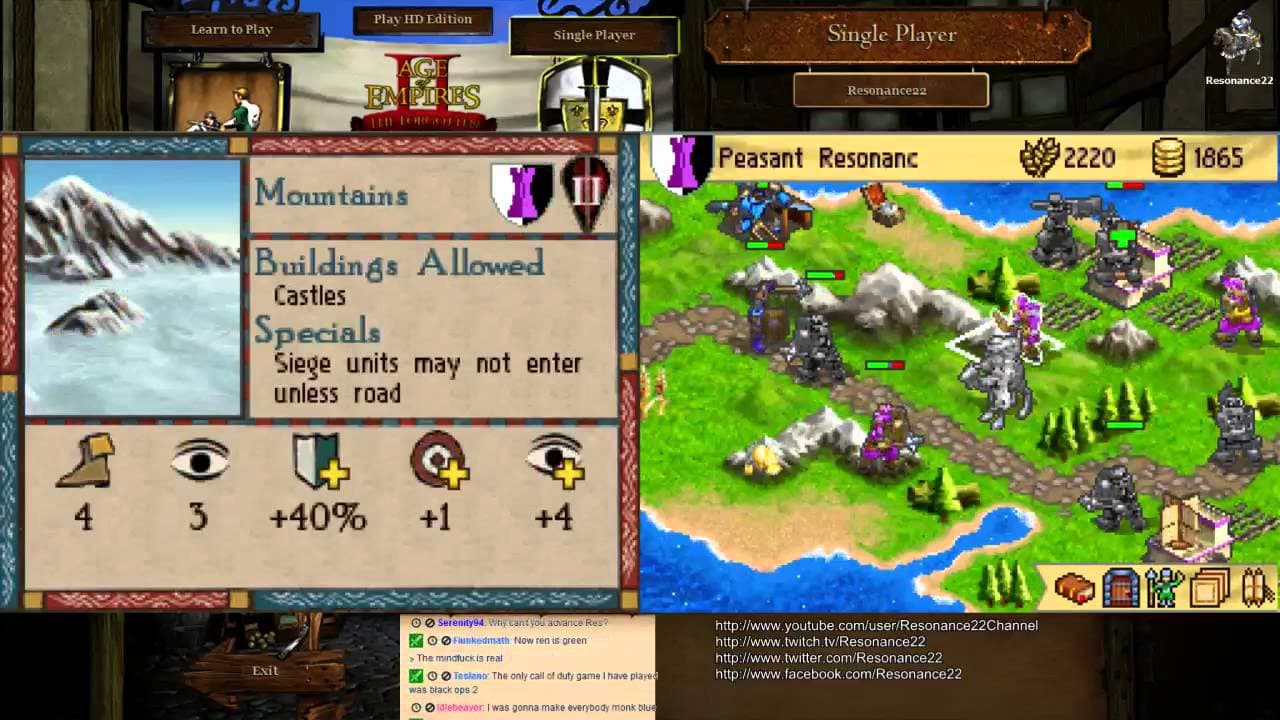Click the eye sight icon showing 3
This screenshot has height=720, width=1280.
199,460
